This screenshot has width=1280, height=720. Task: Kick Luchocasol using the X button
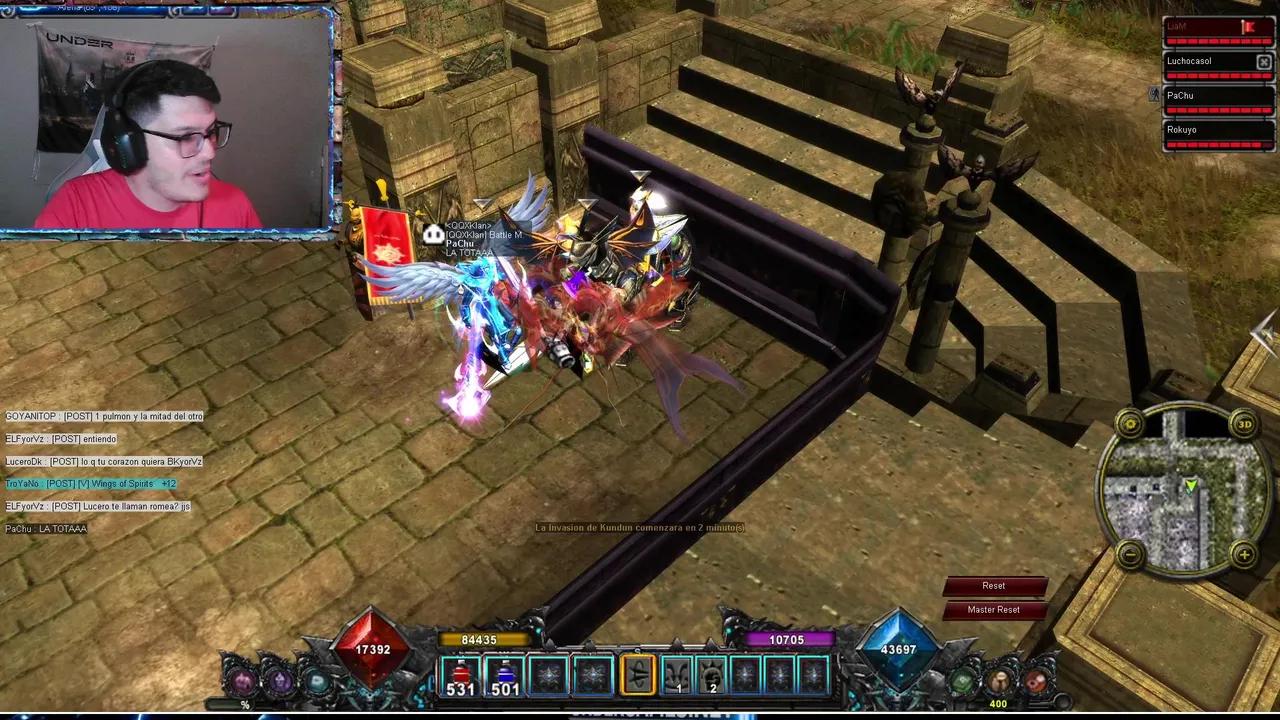[x=1263, y=62]
